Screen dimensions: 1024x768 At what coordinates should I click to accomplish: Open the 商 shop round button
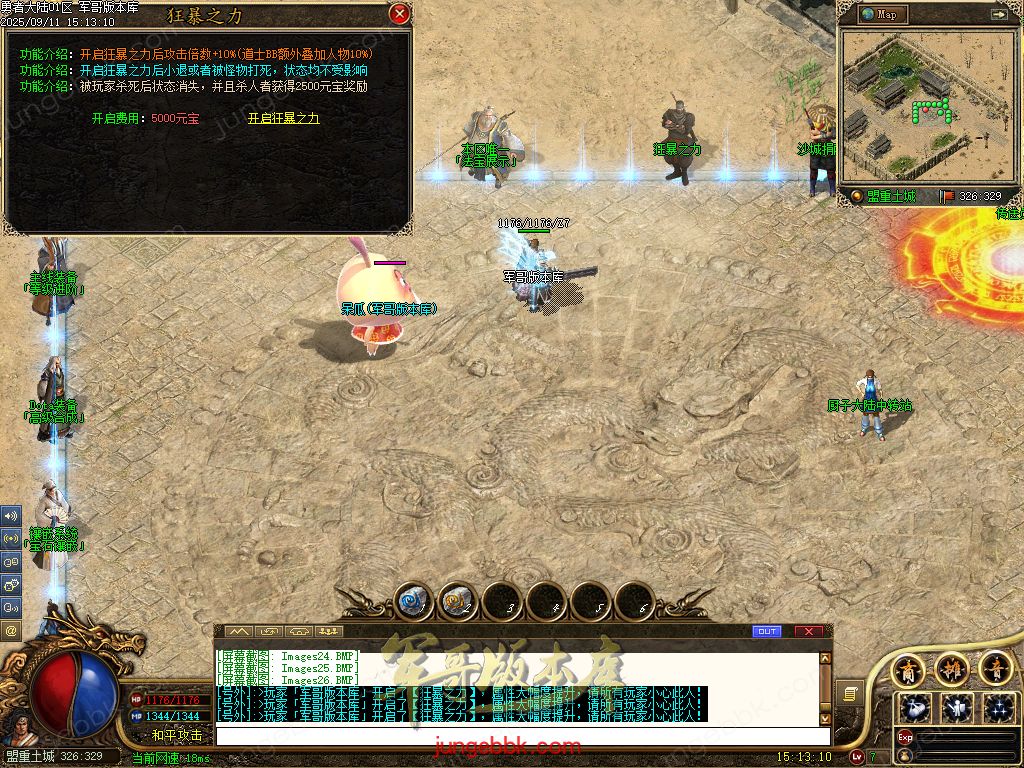[907, 668]
